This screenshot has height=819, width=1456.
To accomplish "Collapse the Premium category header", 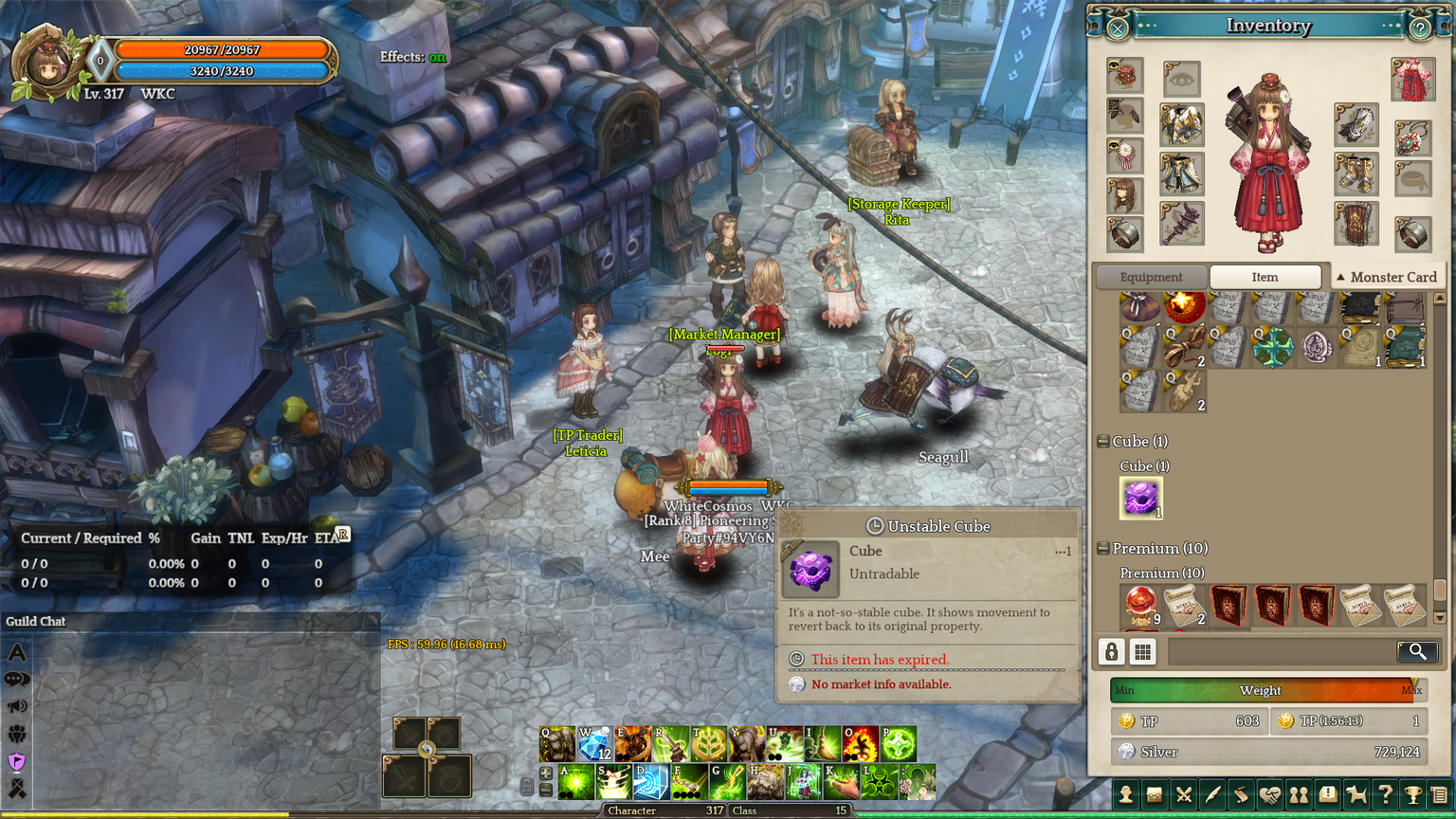I will point(1103,549).
